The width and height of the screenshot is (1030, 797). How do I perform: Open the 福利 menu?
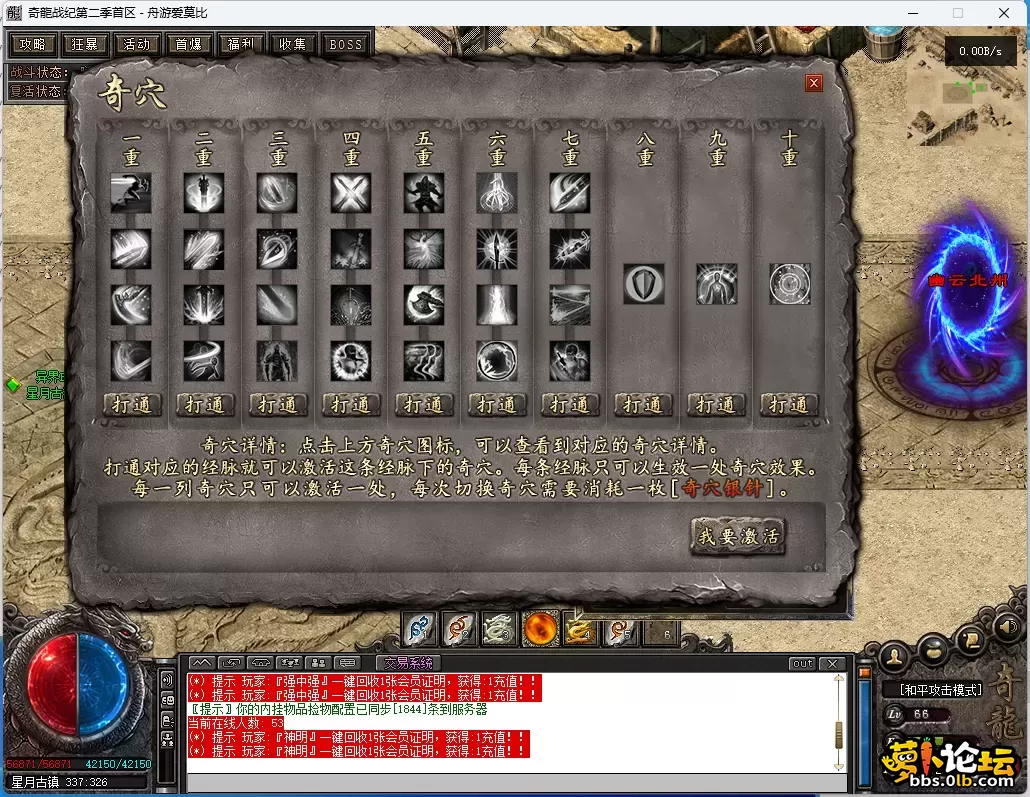pos(241,44)
